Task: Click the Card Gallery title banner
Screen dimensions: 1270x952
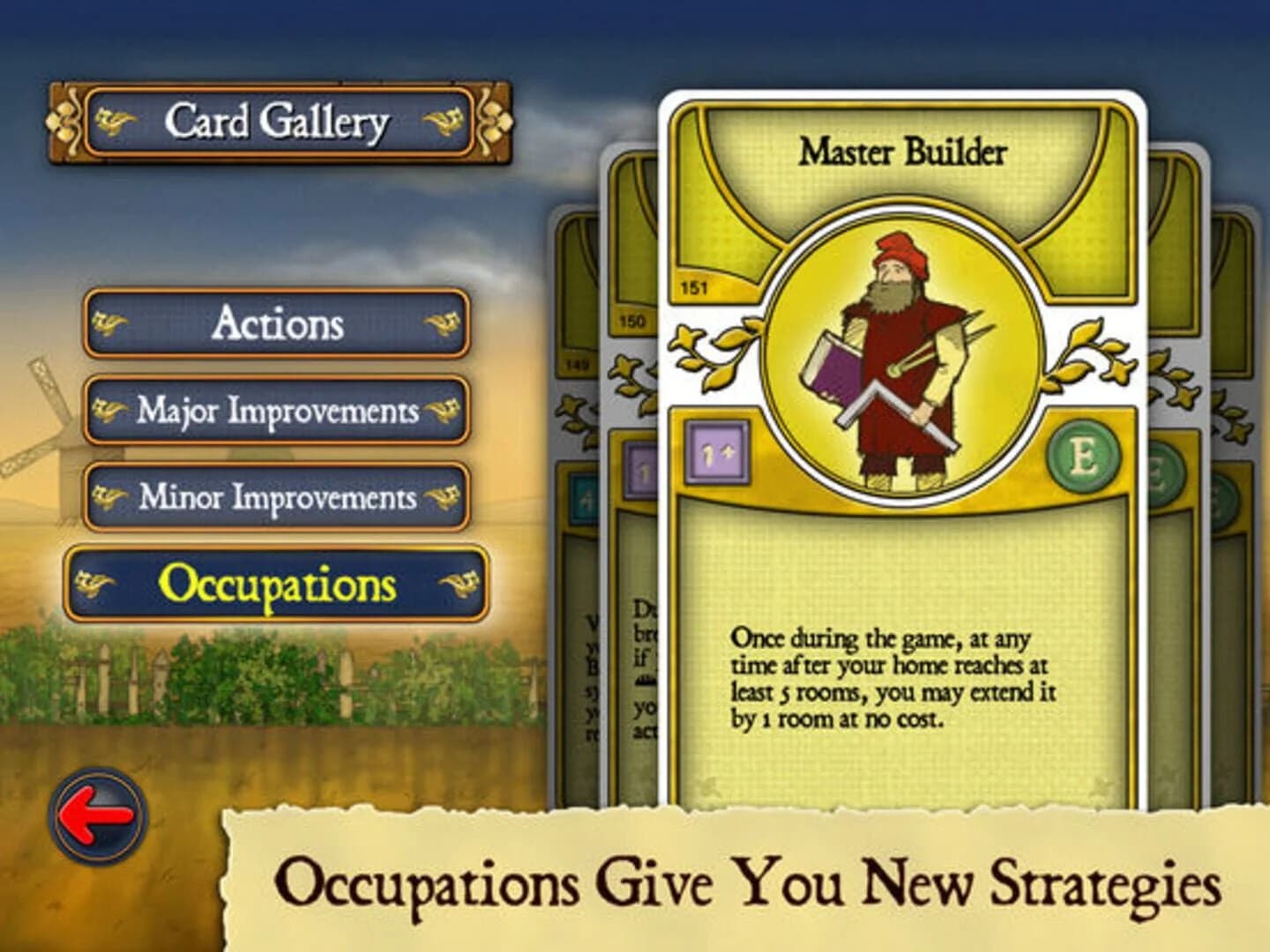Action: pos(280,122)
